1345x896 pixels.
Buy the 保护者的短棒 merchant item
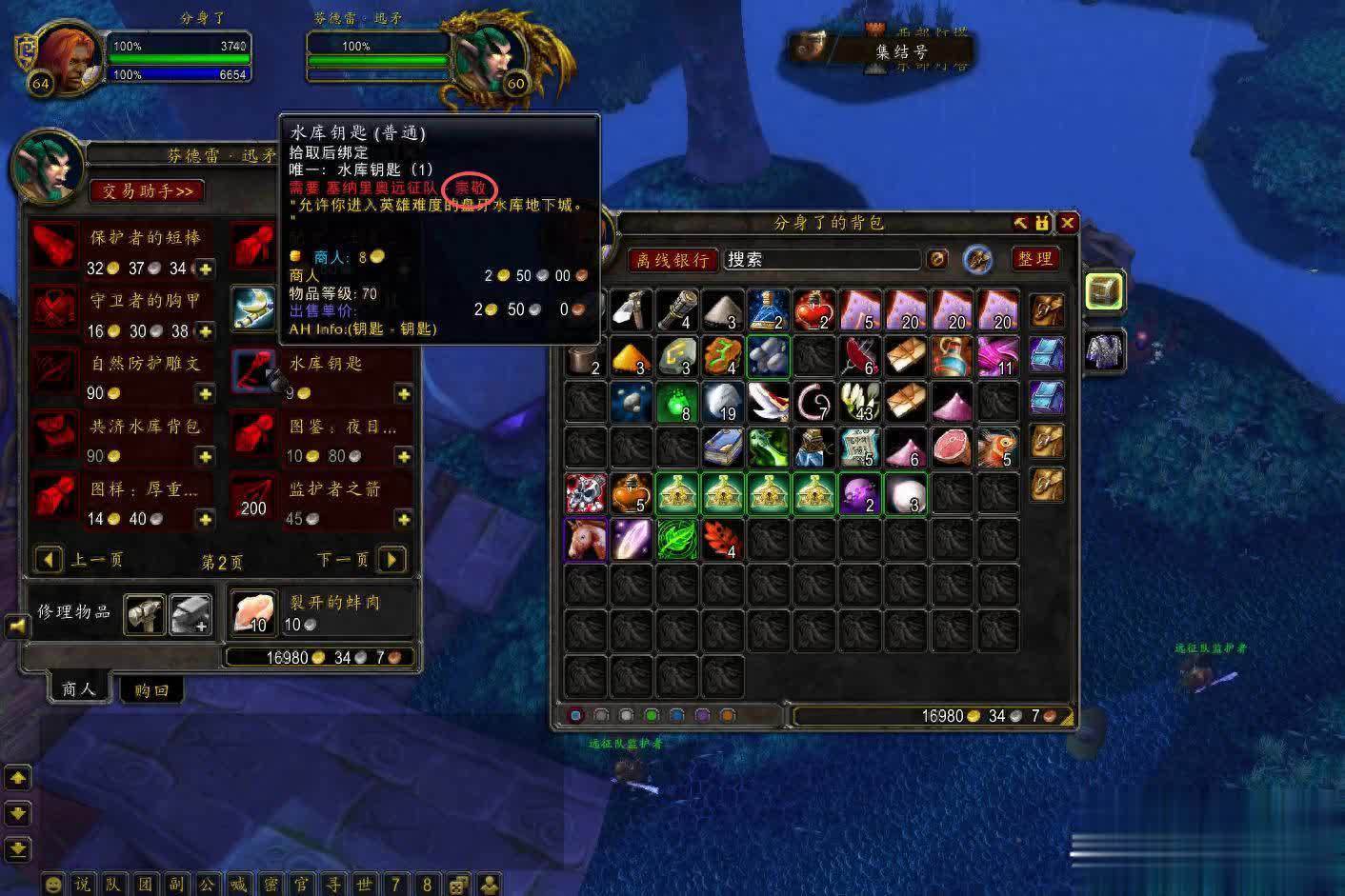coord(54,245)
